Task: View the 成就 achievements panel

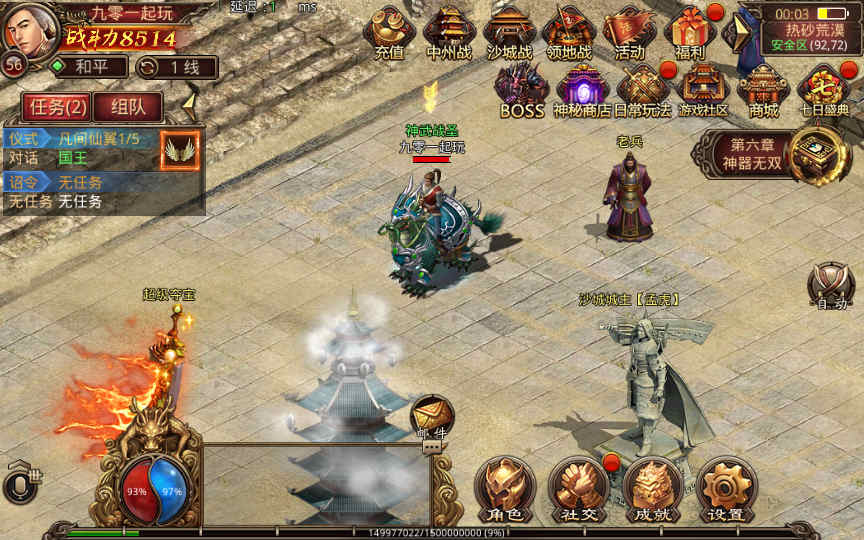Action: click(x=652, y=489)
